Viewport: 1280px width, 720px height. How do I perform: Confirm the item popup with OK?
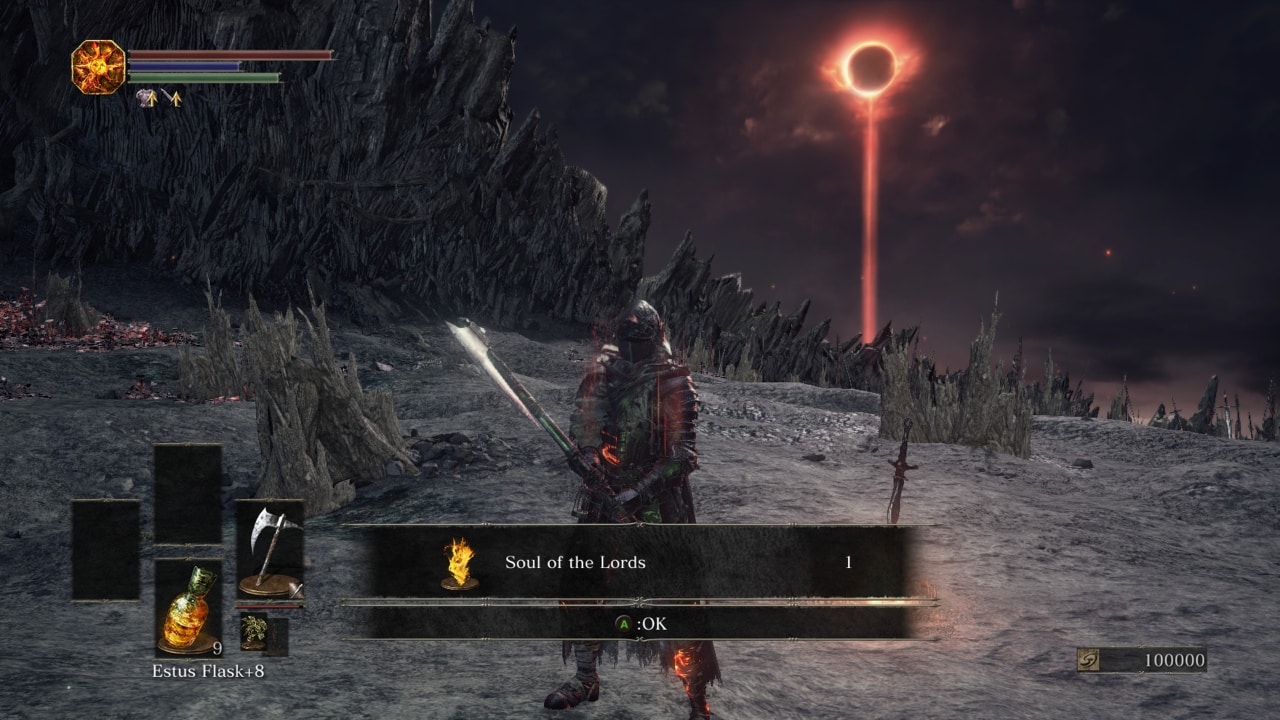click(640, 624)
